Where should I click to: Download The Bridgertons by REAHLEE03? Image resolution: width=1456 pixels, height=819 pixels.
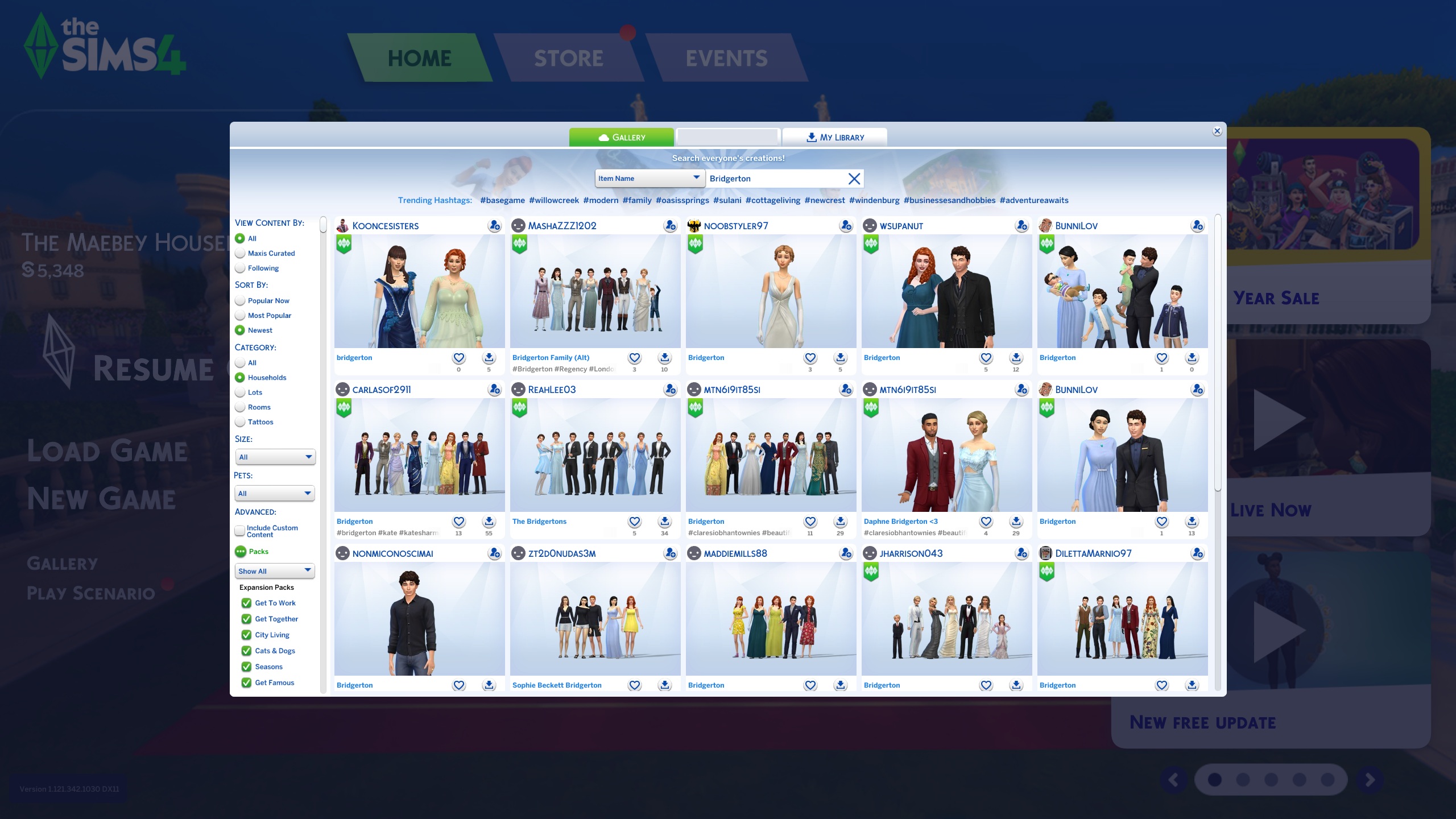click(x=664, y=521)
